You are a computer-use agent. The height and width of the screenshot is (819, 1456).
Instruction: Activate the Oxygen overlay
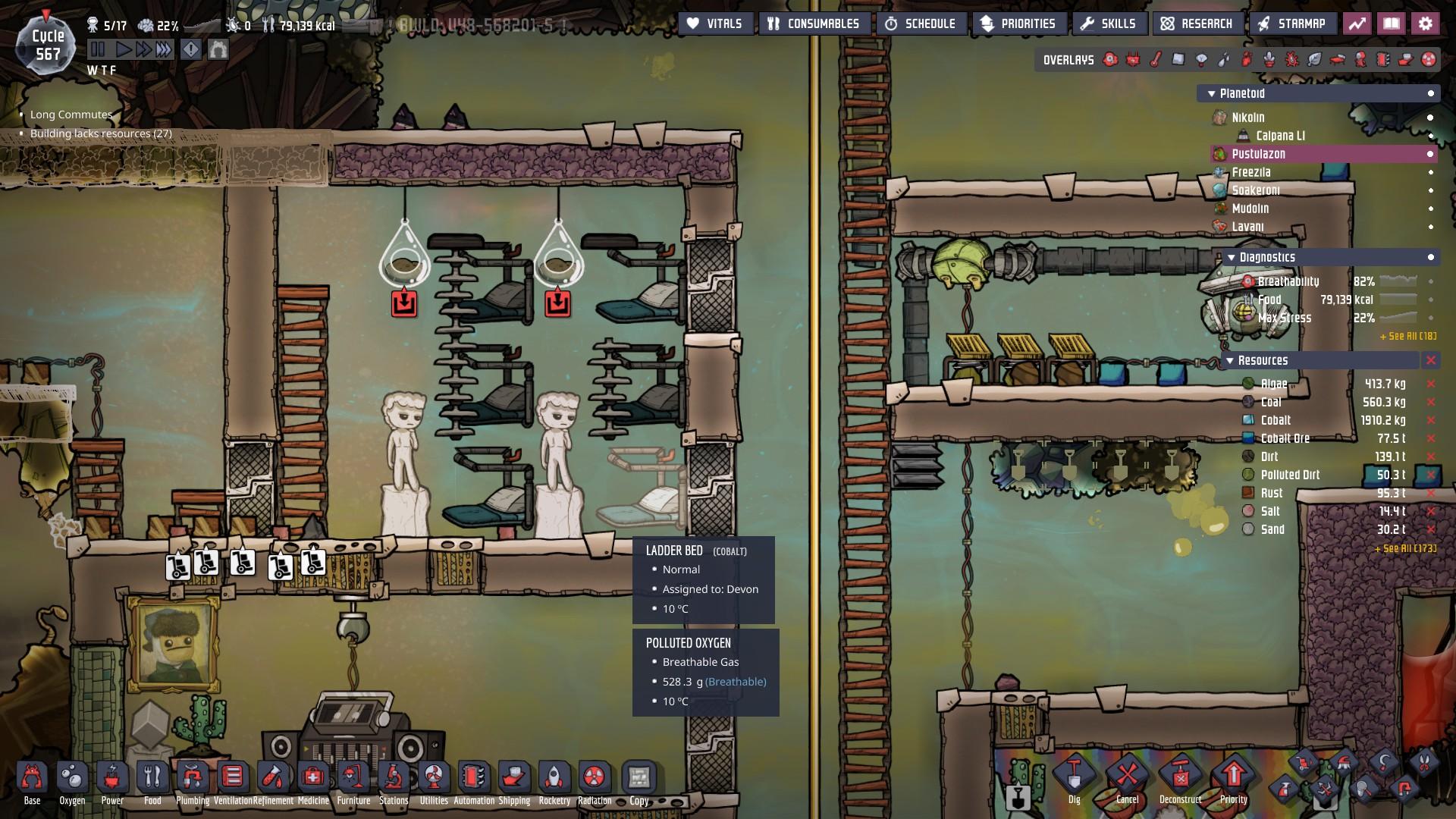coord(1109,59)
